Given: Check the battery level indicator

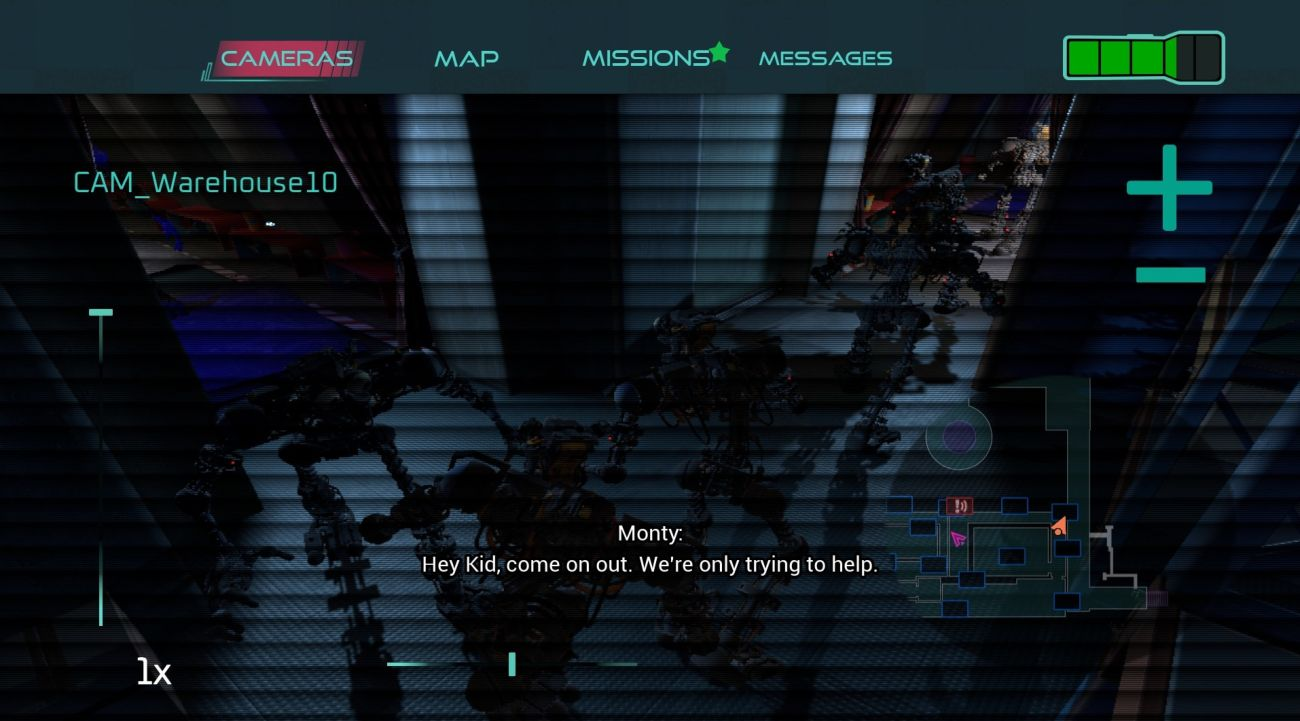Looking at the screenshot, I should click(1143, 57).
